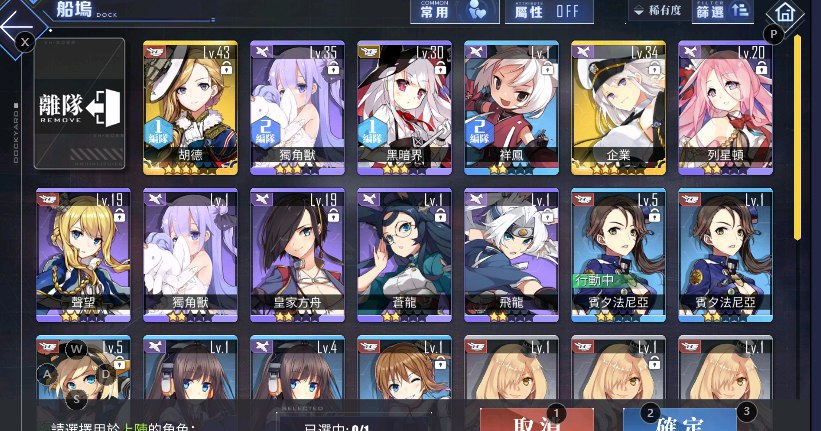Open the 篩選 filter options
Screen dimensions: 821x431
click(x=727, y=11)
